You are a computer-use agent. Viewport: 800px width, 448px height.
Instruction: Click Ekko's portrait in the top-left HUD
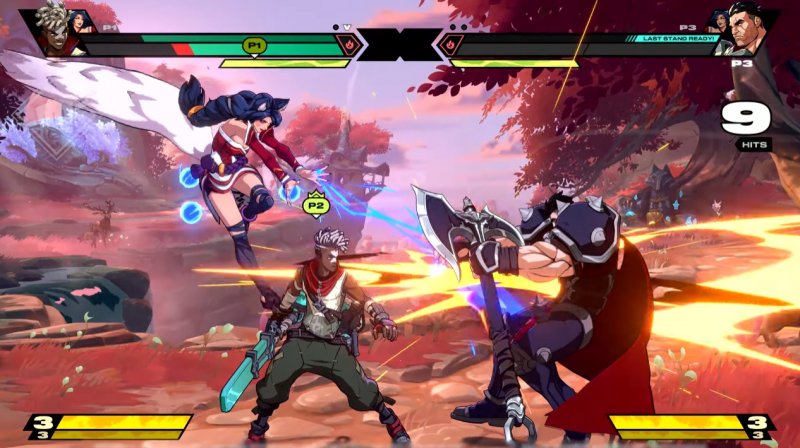[x=56, y=30]
